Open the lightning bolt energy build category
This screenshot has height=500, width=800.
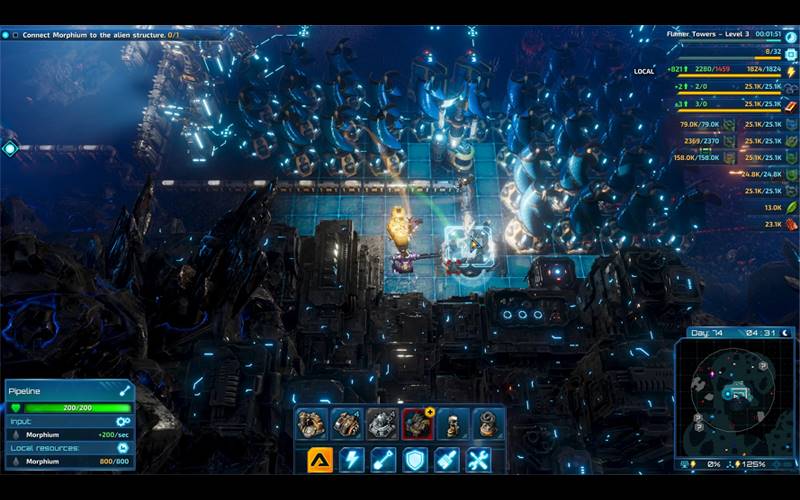coord(352,459)
